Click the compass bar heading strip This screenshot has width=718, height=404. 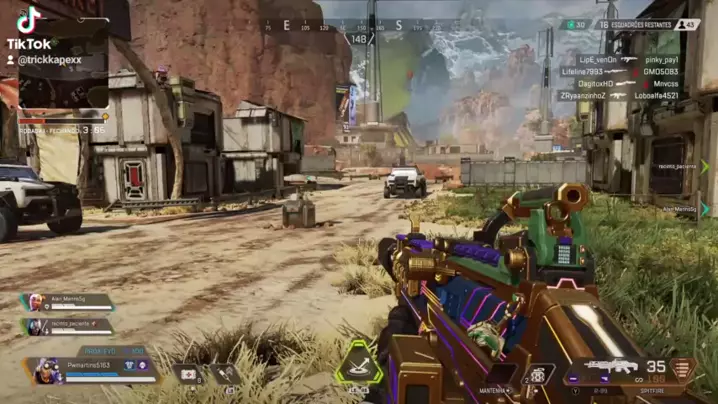tap(370, 26)
